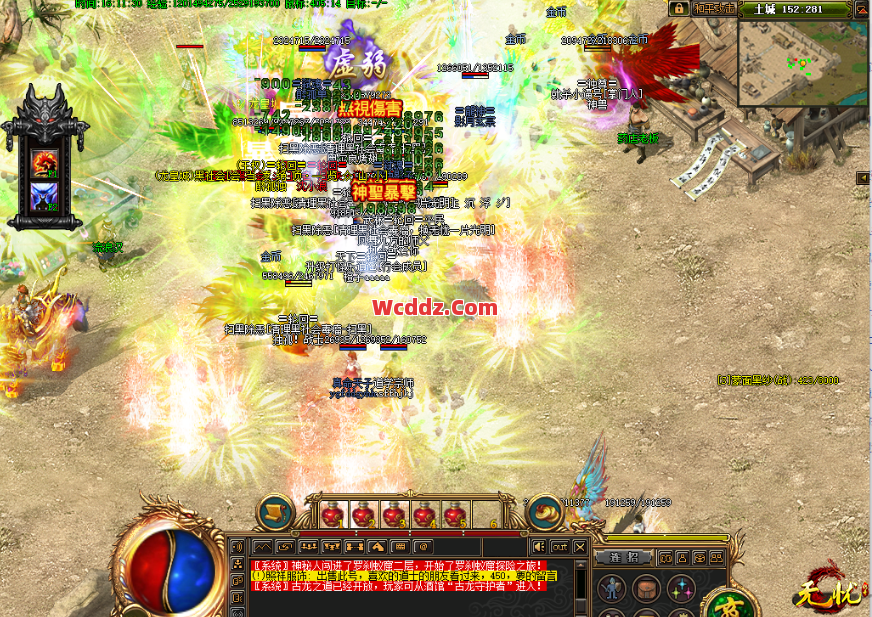This screenshot has width=872, height=617.
Task: Click the padlock lock button
Action: pyautogui.click(x=678, y=9)
